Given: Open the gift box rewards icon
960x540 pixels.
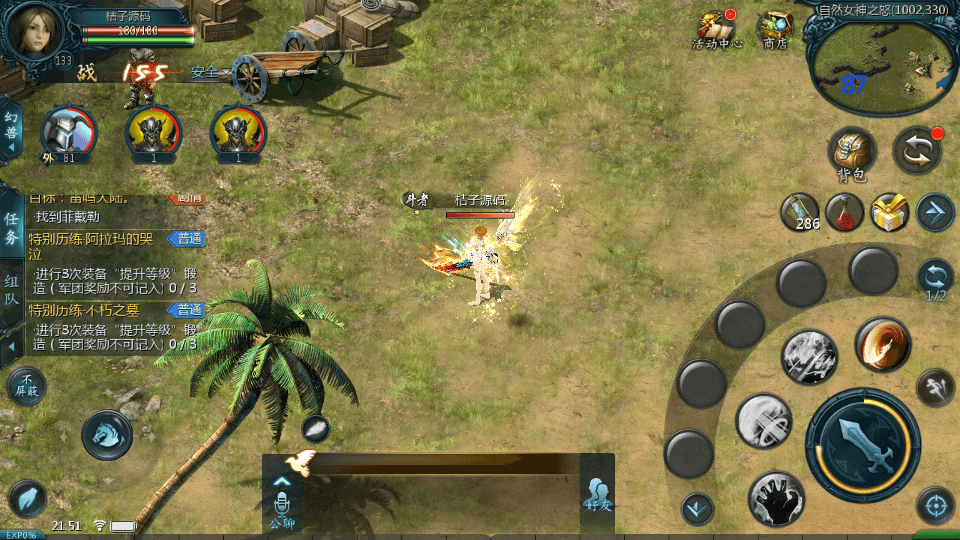Looking at the screenshot, I should 889,211.
